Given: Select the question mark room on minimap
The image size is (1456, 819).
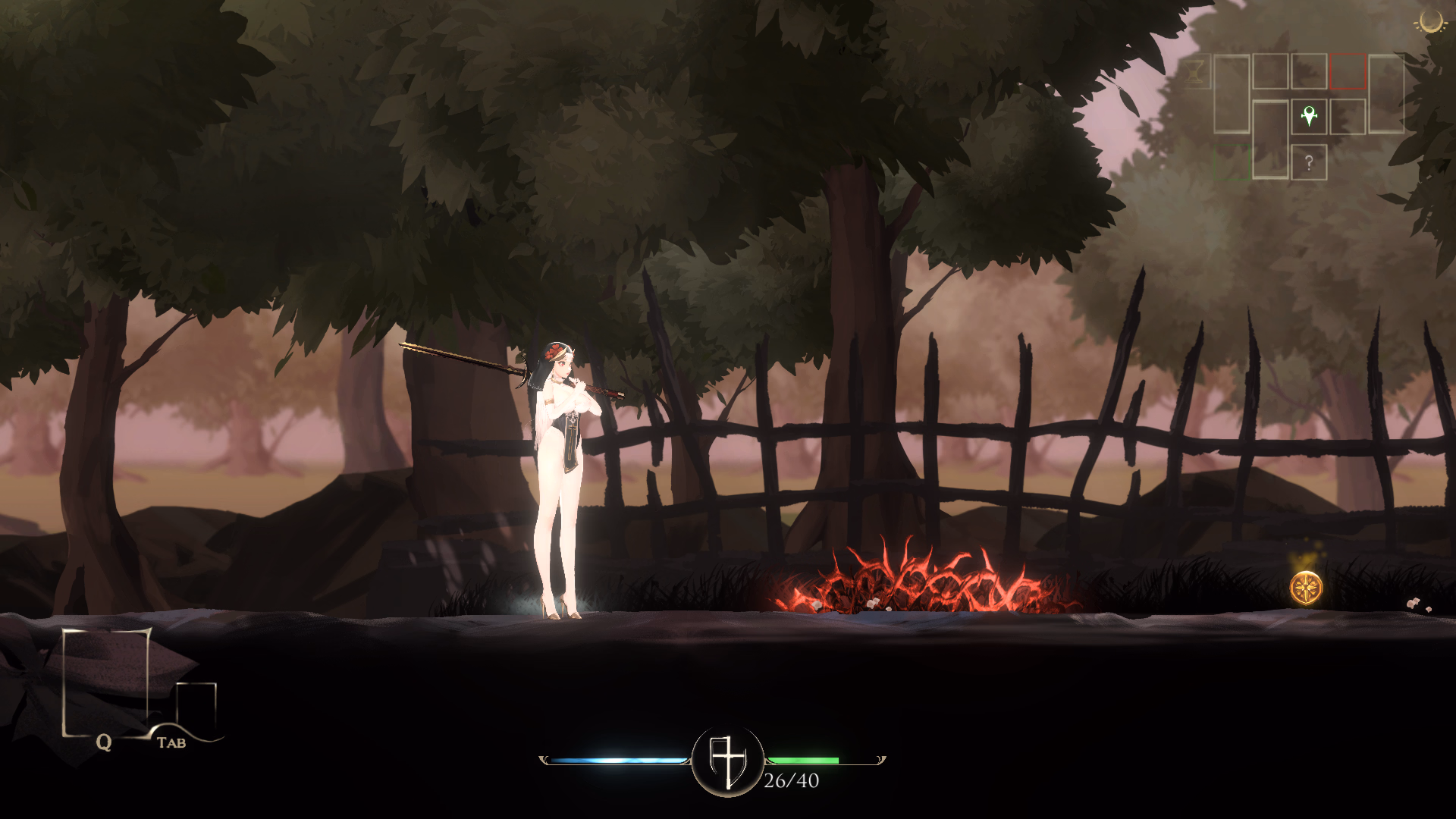Looking at the screenshot, I should coord(1309,162).
